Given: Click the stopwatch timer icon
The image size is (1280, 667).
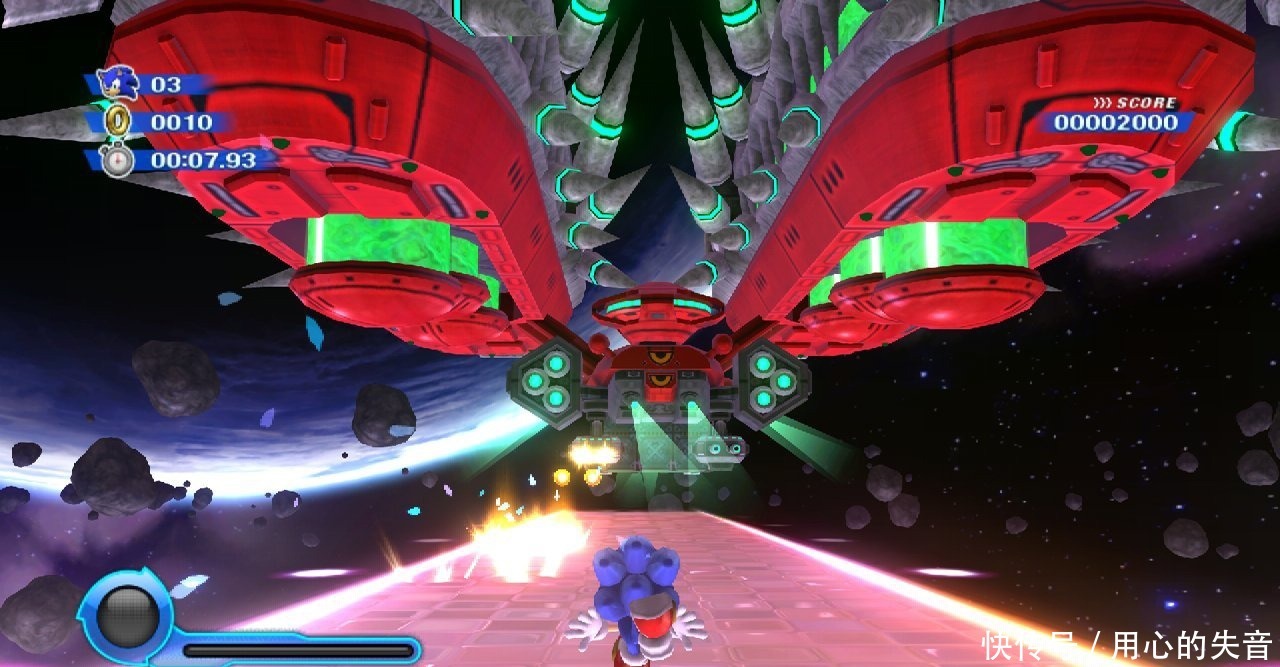Looking at the screenshot, I should (118, 159).
